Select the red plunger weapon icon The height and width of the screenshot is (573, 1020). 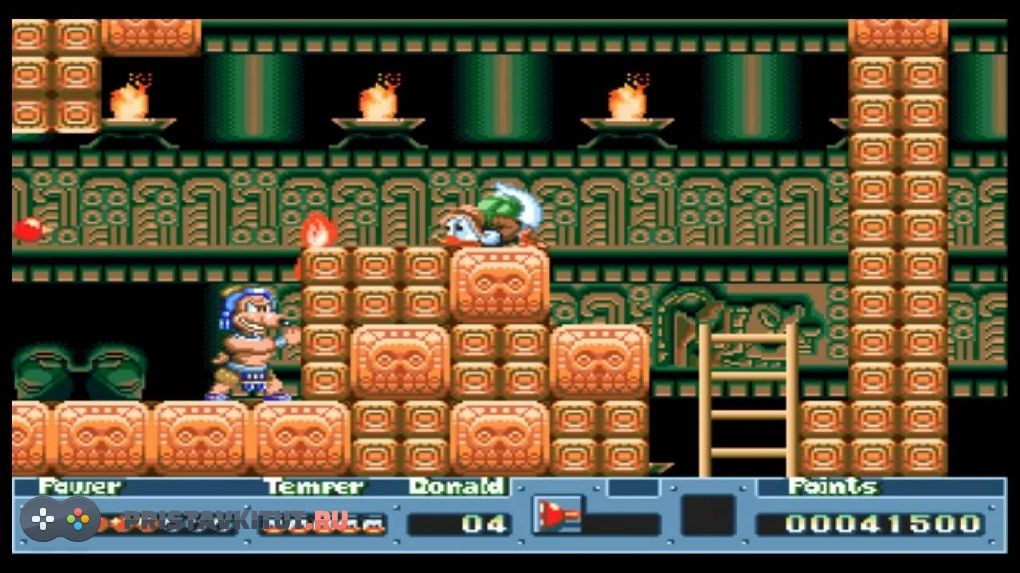(555, 516)
